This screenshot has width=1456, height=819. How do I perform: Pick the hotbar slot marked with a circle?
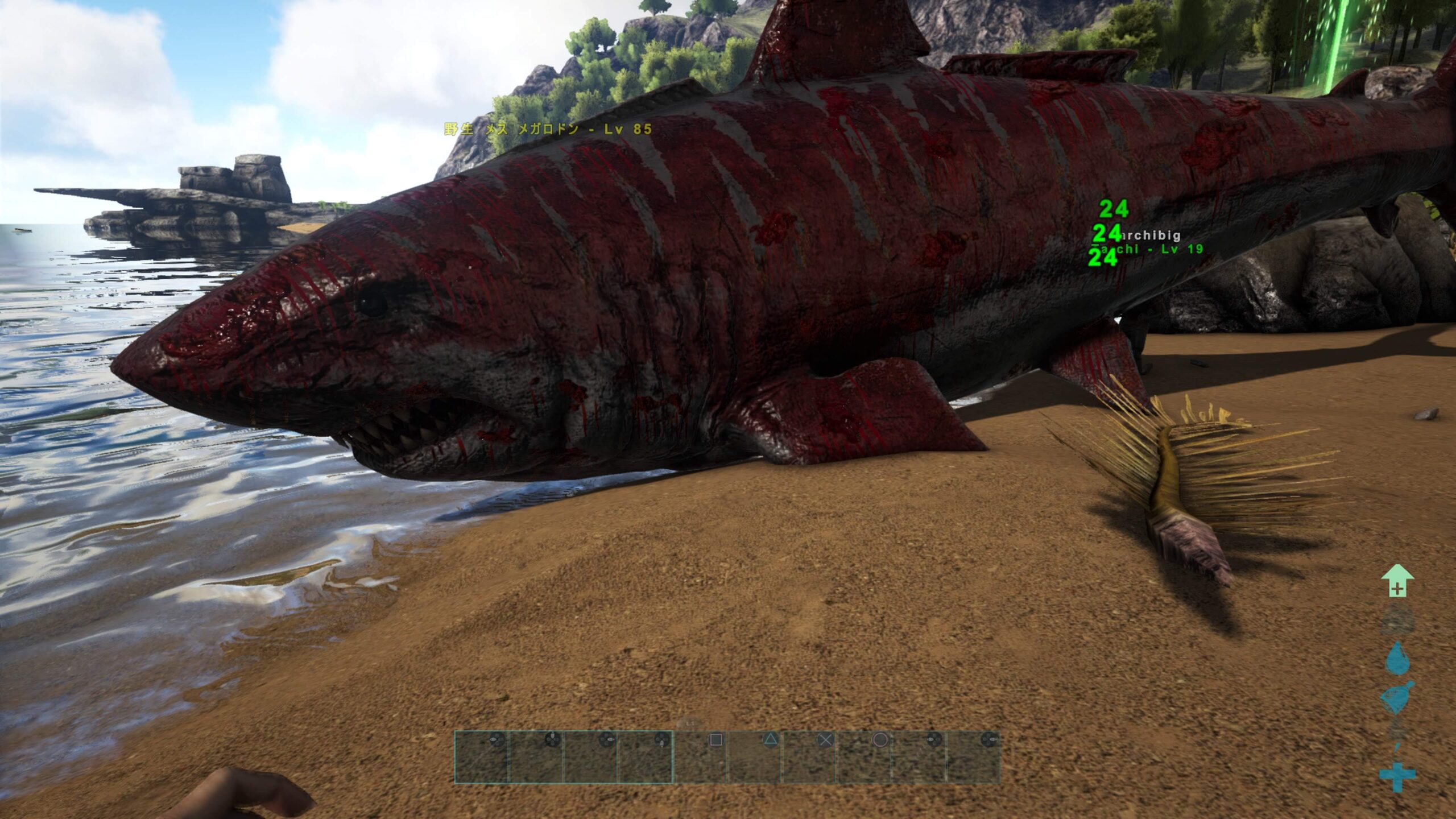tap(864, 757)
